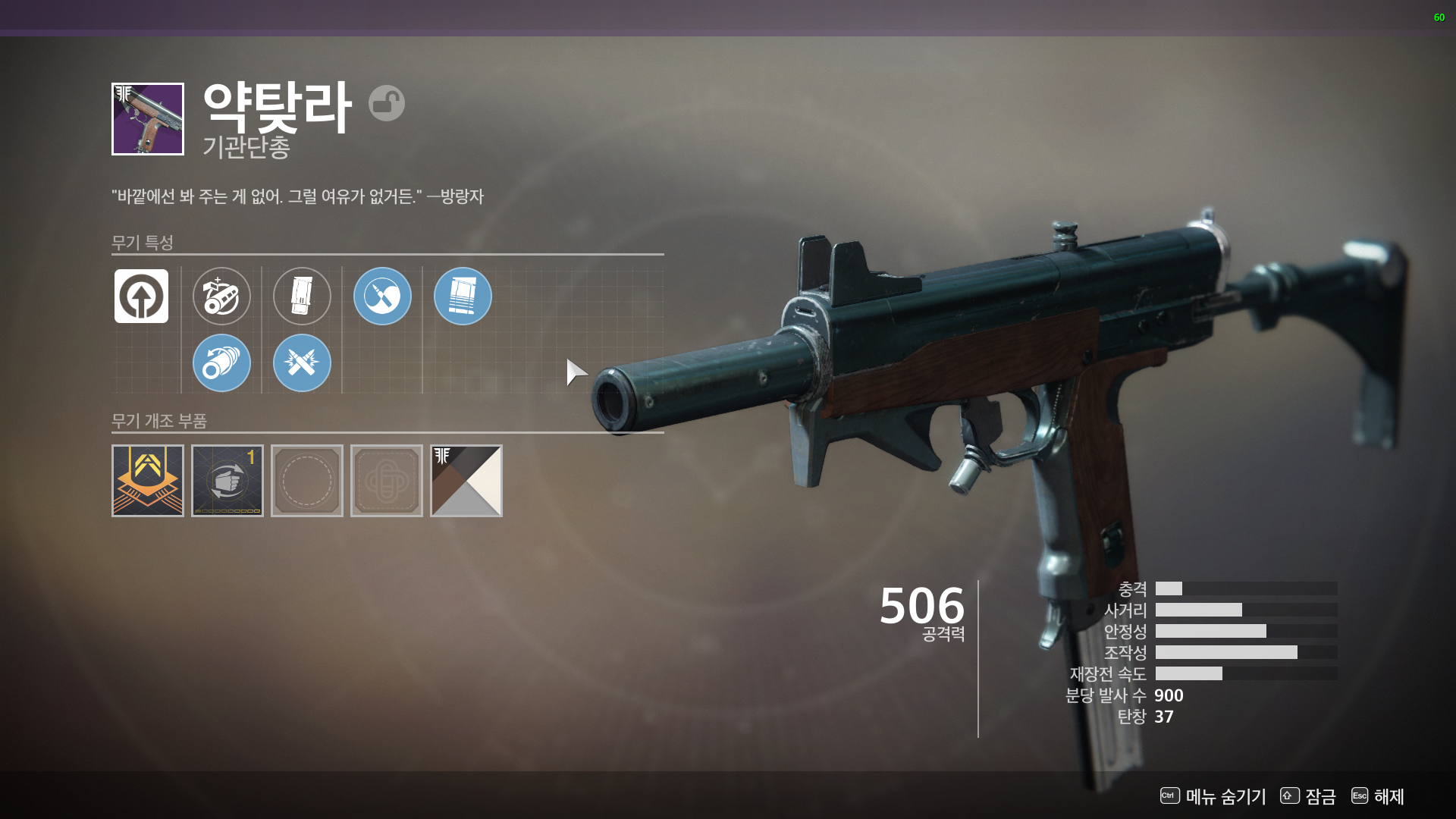
Task: Open the empty ornament slot with knot pattern
Action: (387, 481)
